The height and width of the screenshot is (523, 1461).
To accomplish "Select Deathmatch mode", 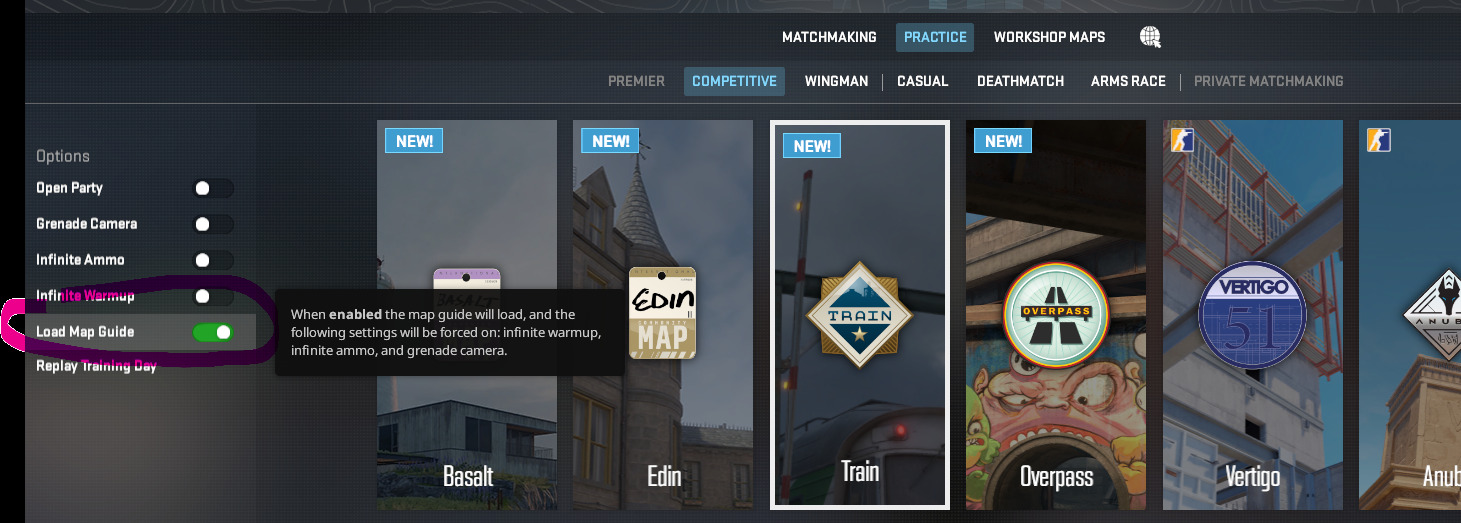I will click(x=1020, y=81).
